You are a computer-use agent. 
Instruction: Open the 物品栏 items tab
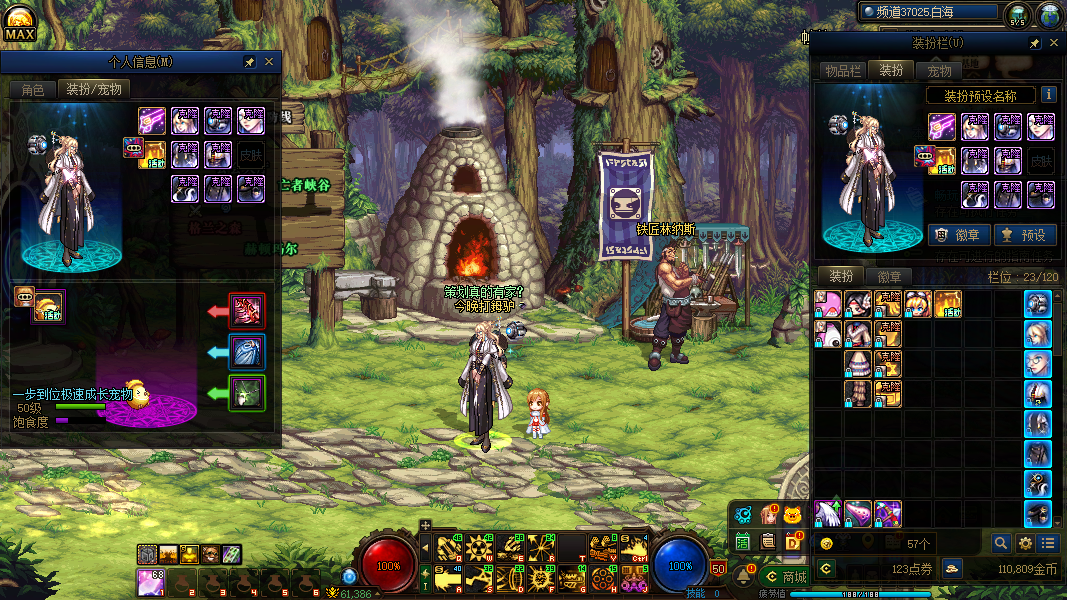pos(842,70)
